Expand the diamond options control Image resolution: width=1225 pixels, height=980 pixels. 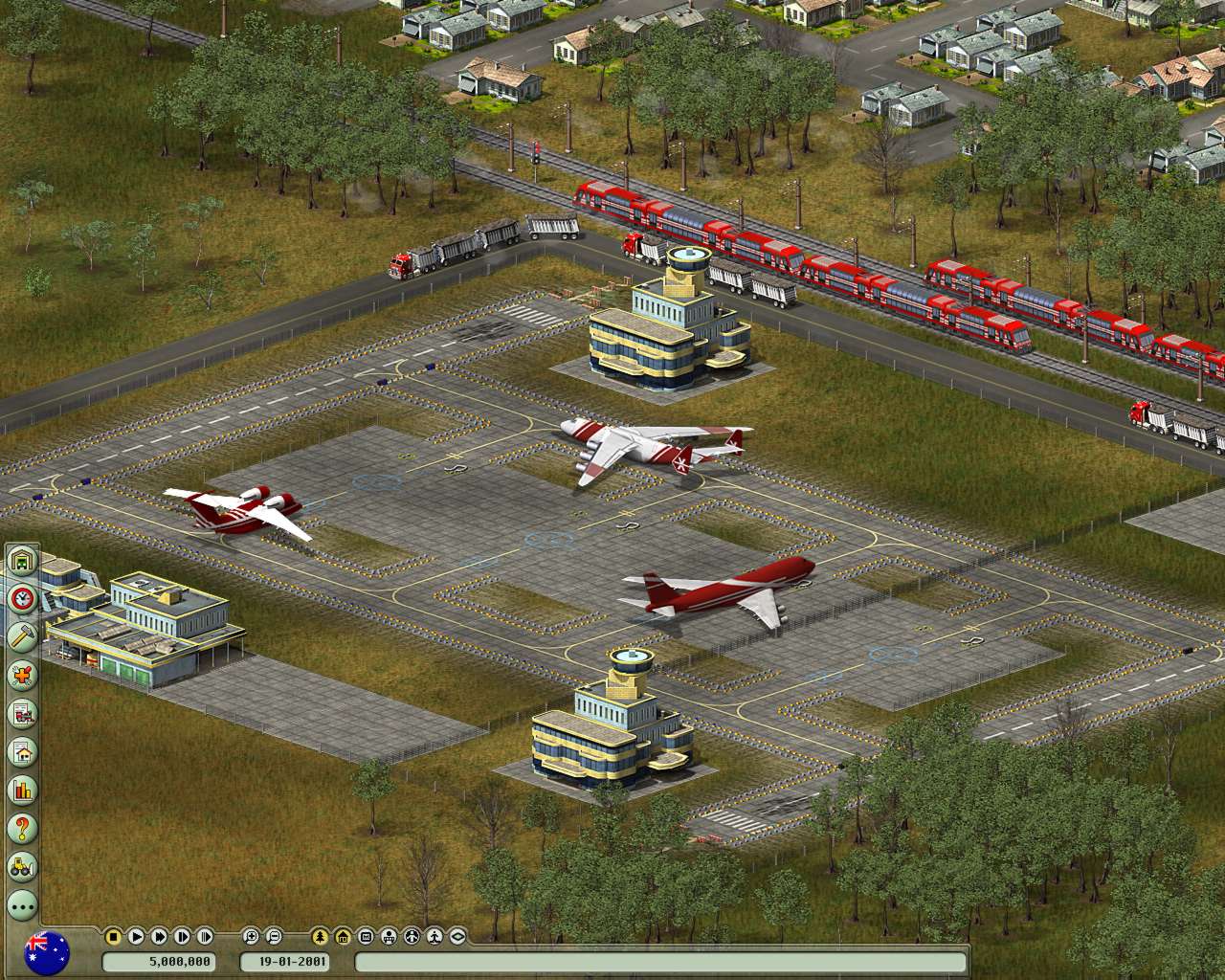457,938
